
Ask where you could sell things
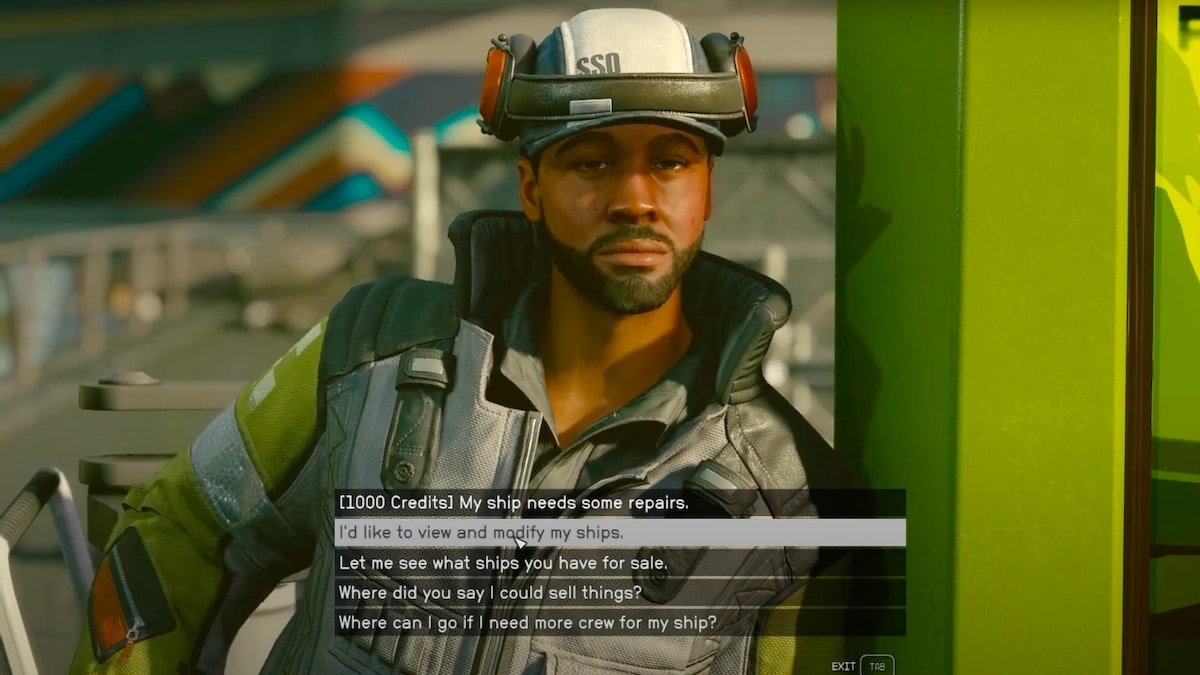click(490, 593)
